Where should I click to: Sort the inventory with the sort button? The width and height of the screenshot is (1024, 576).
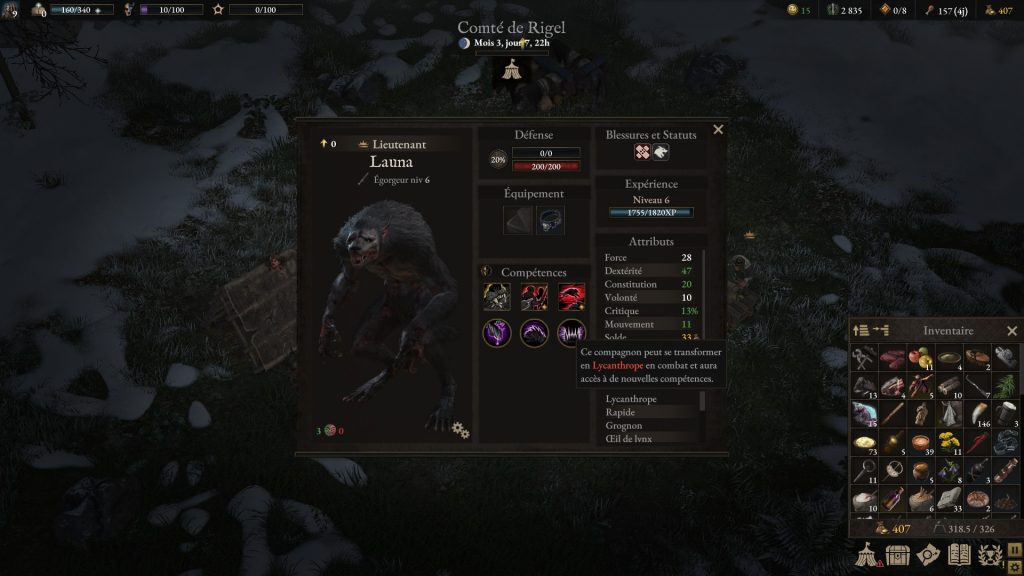(x=860, y=331)
